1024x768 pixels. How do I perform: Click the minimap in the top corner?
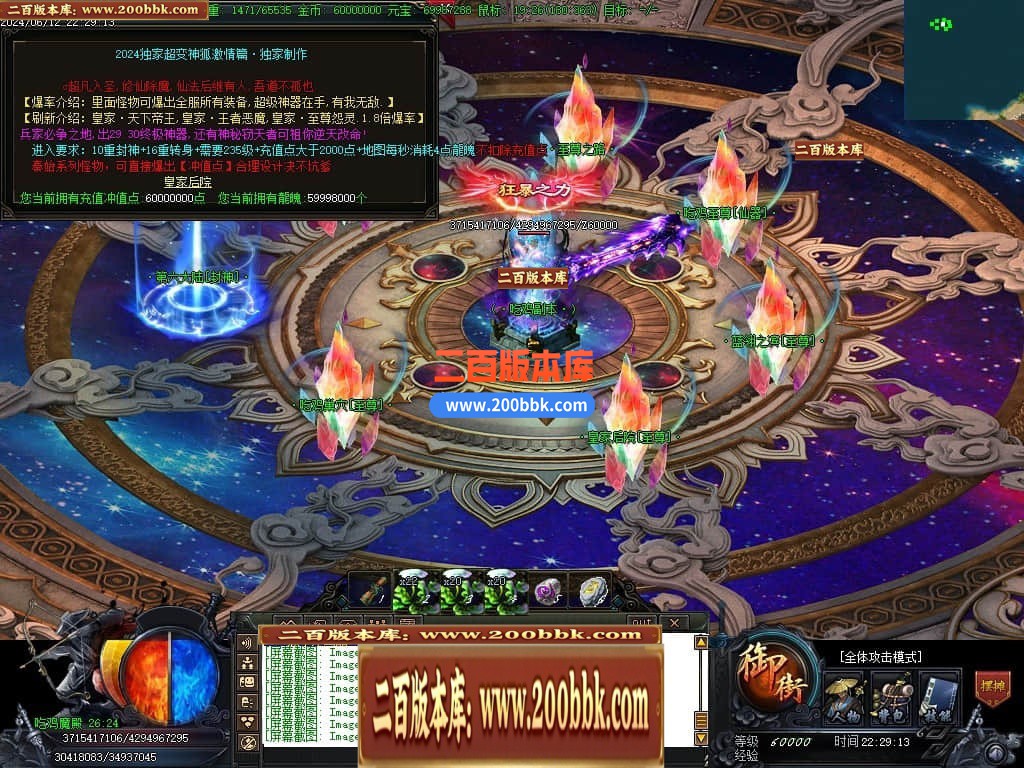(x=964, y=60)
